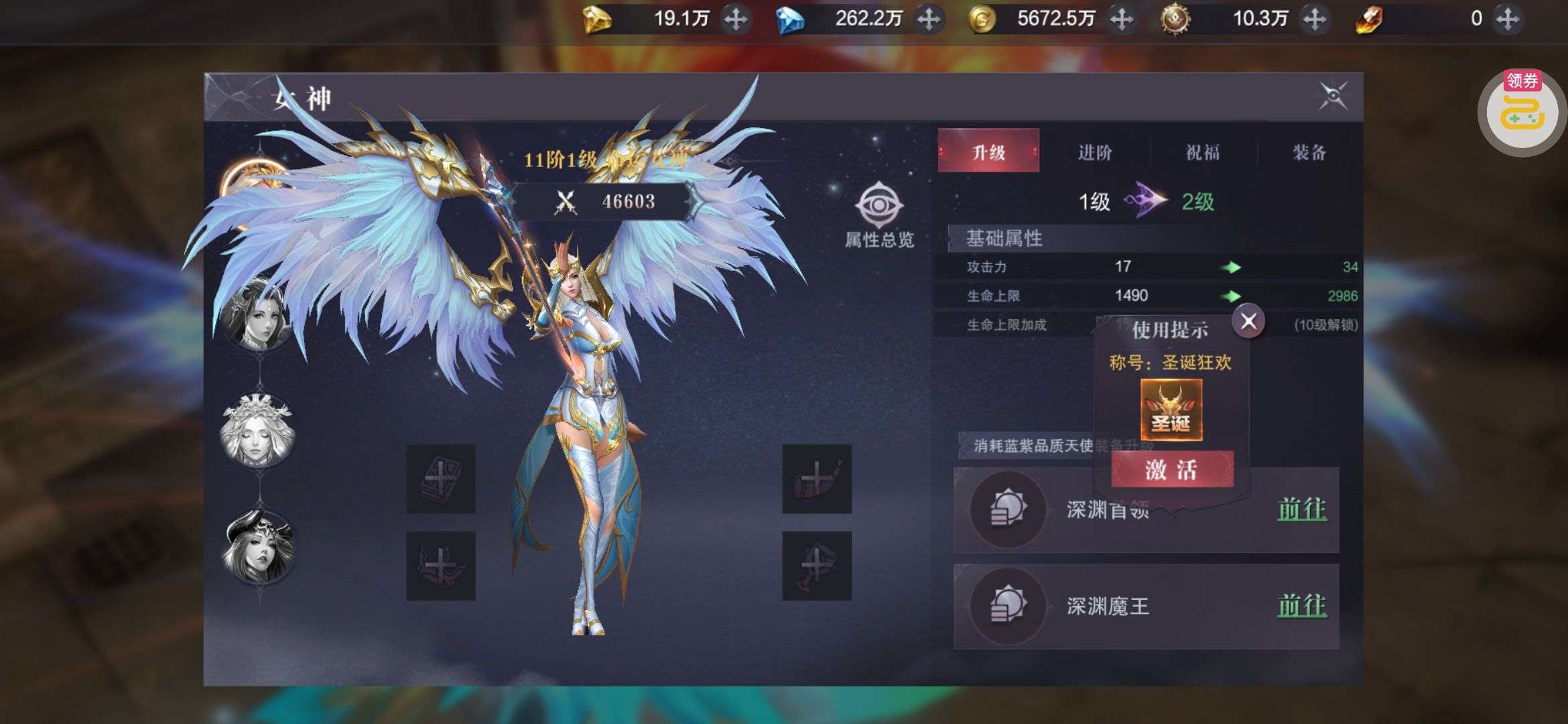Open the 领券 coupon overlay button
The width and height of the screenshot is (1568, 724).
point(1522,112)
